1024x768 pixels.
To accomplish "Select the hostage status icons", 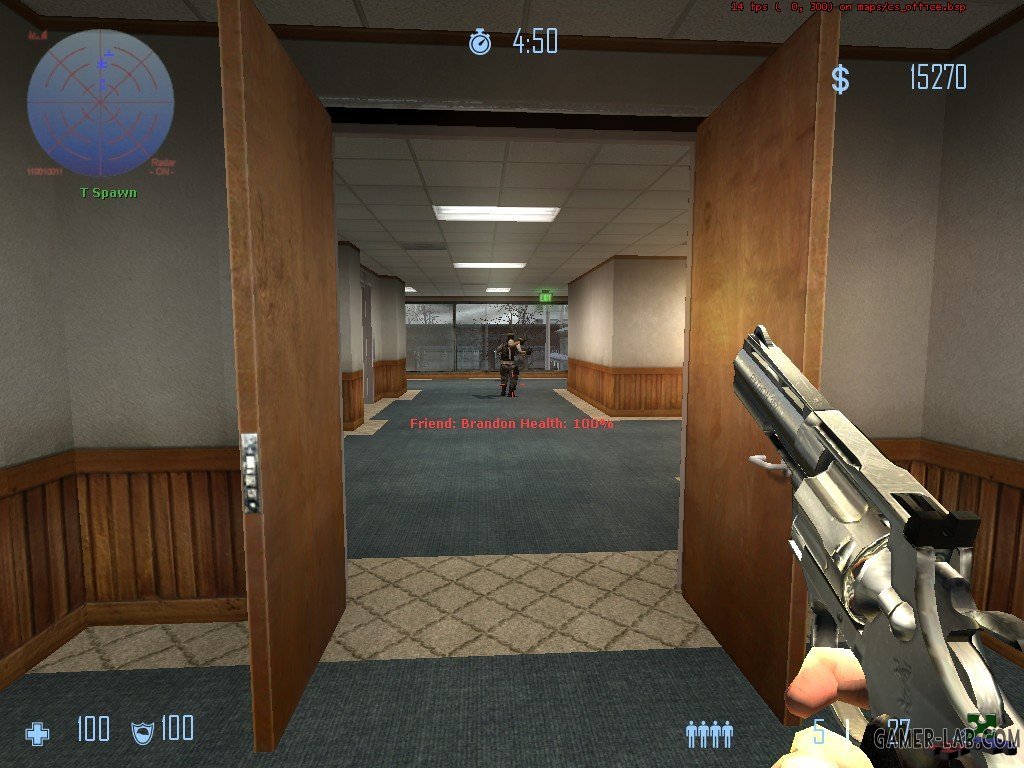I will pyautogui.click(x=709, y=734).
